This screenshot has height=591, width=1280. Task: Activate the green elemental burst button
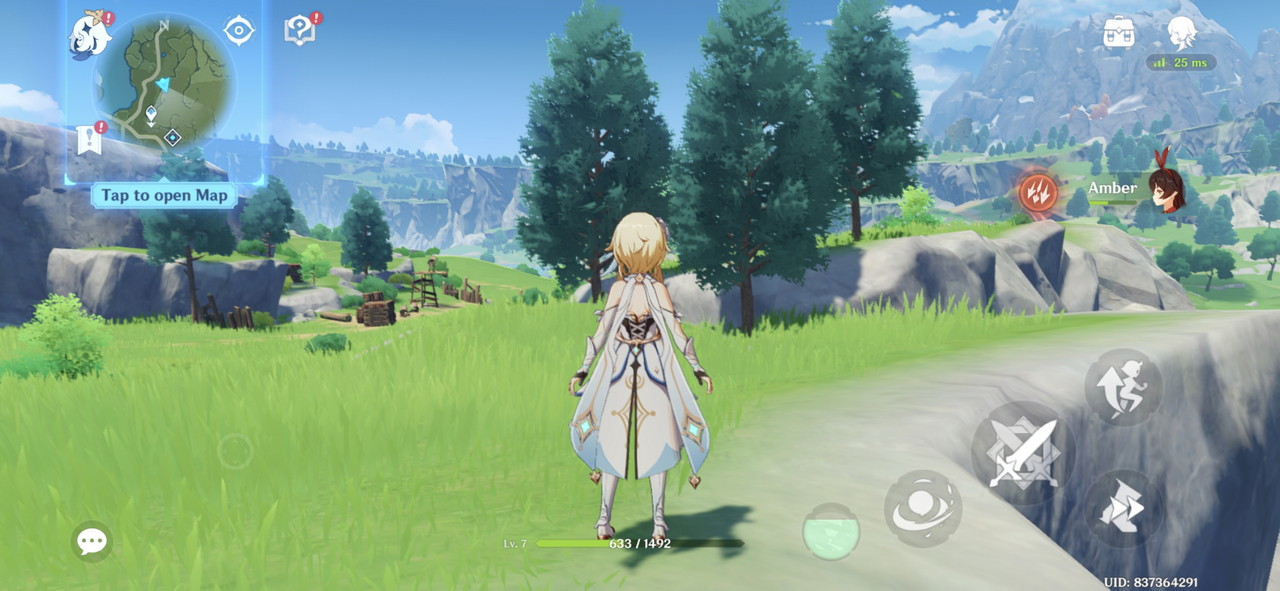coord(831,531)
